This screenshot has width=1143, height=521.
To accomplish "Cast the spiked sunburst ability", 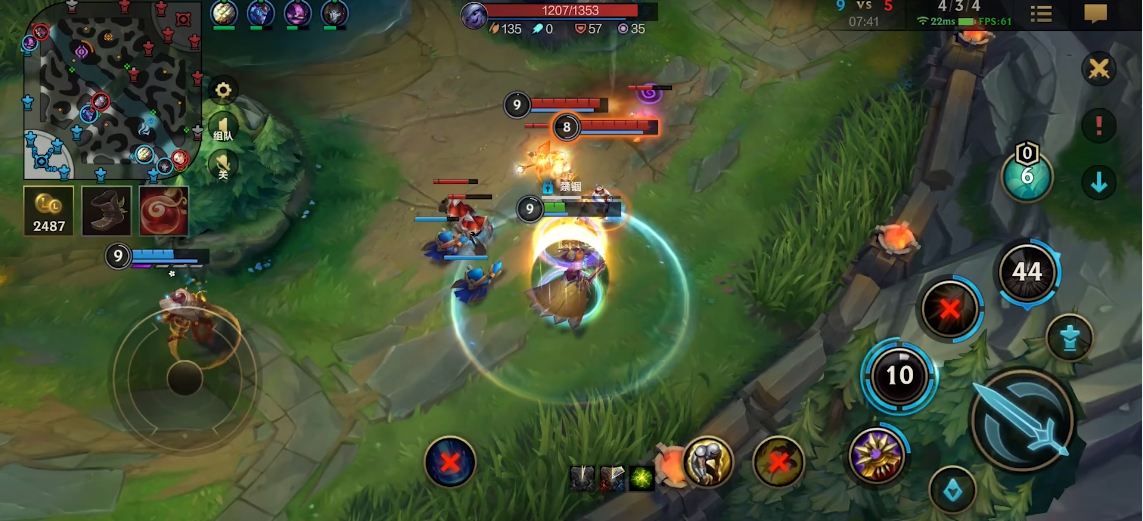I will pos(877,456).
